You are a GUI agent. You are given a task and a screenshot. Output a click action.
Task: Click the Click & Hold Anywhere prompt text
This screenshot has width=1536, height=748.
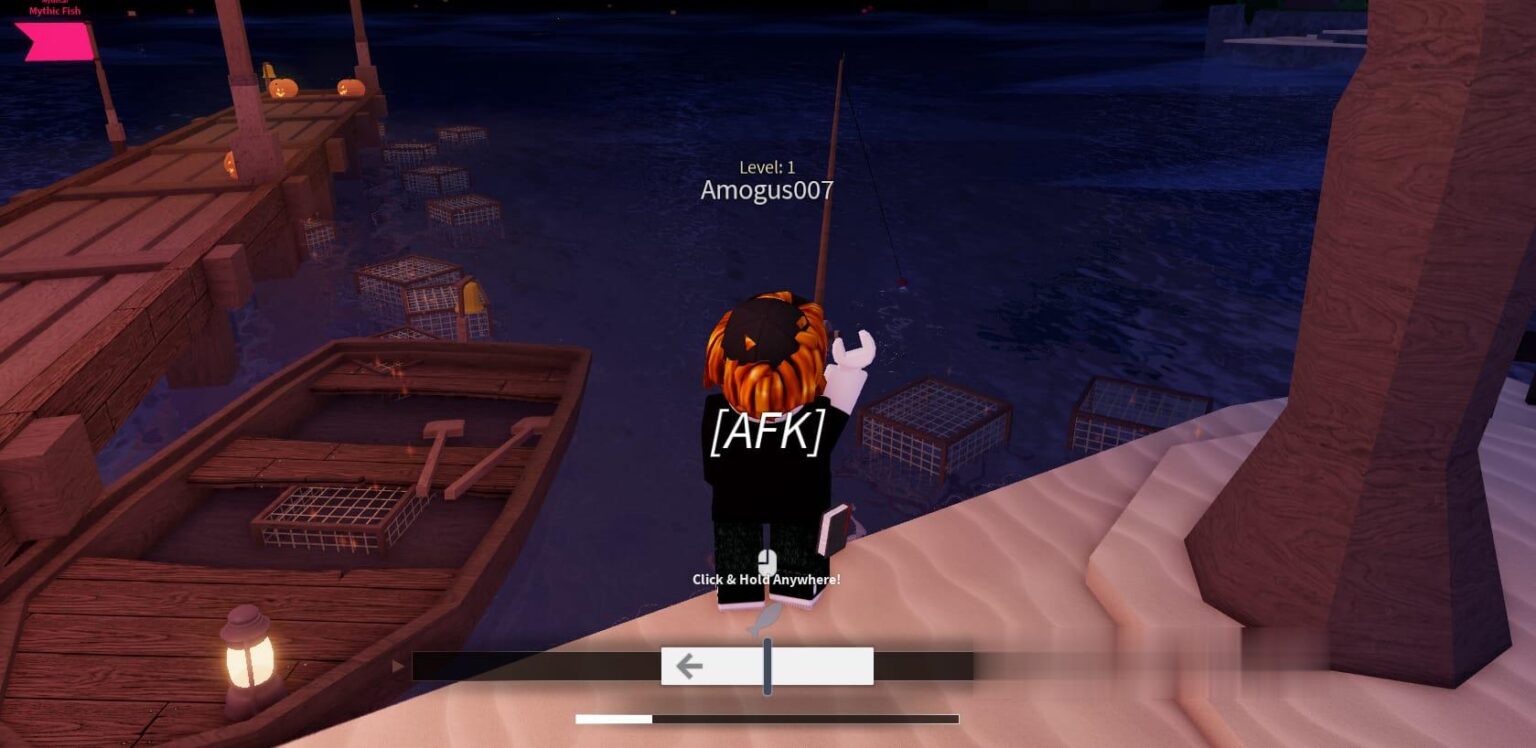pos(766,578)
